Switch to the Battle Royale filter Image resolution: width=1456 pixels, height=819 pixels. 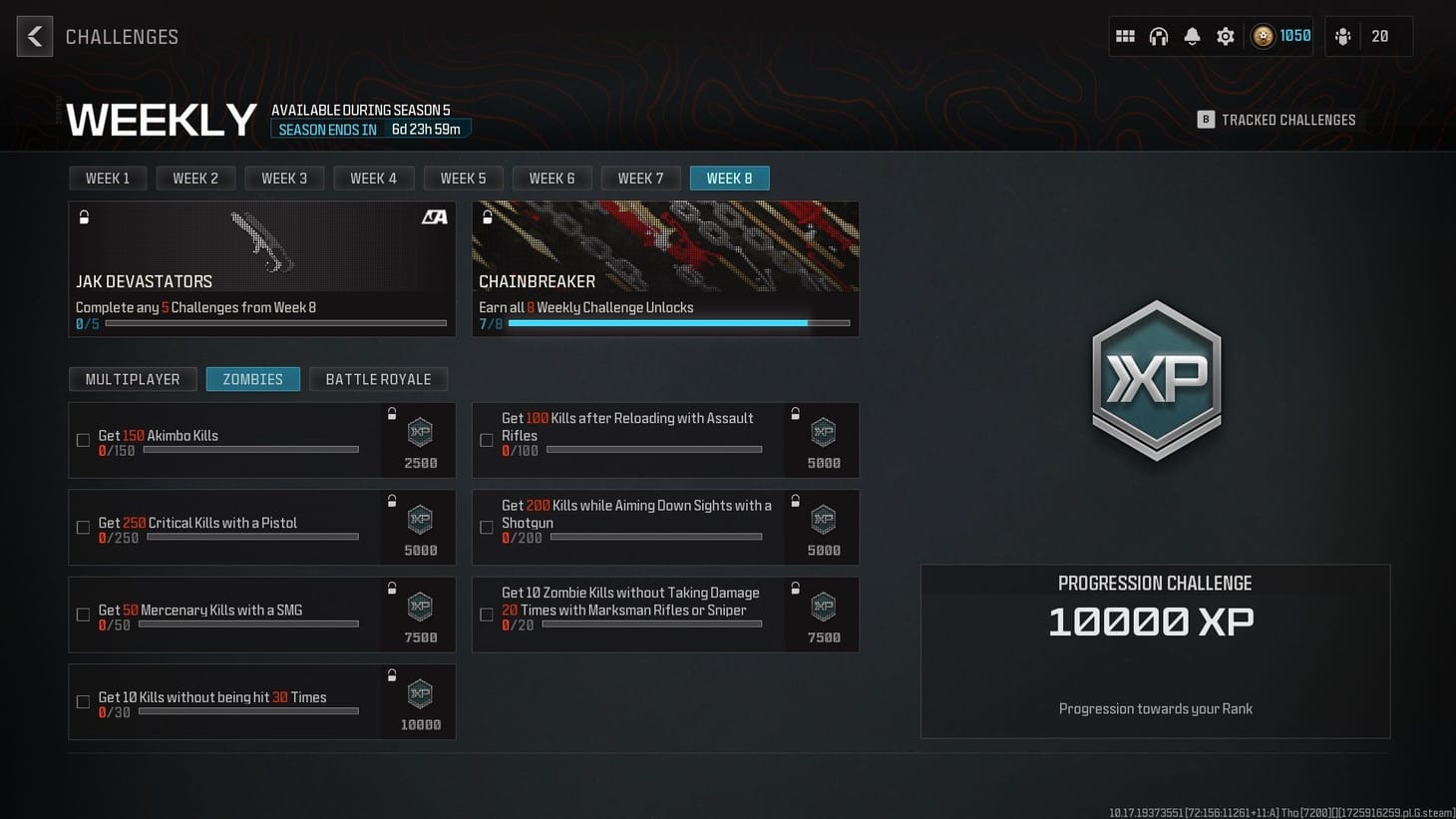[x=378, y=379]
